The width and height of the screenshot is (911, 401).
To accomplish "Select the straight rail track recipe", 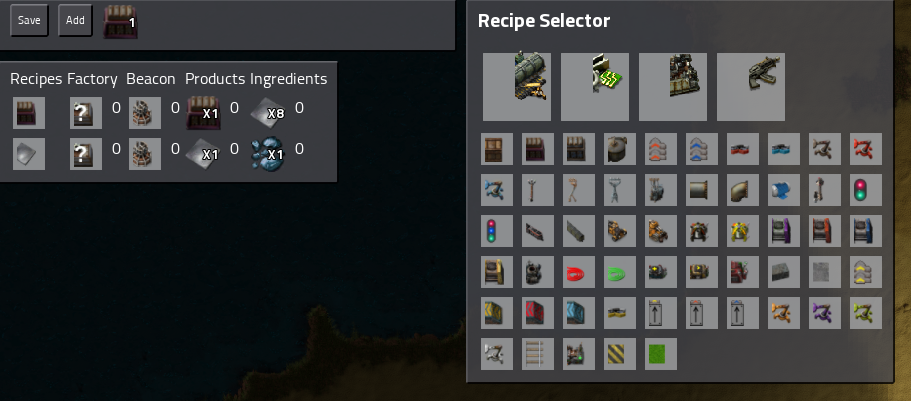I will pos(538,354).
